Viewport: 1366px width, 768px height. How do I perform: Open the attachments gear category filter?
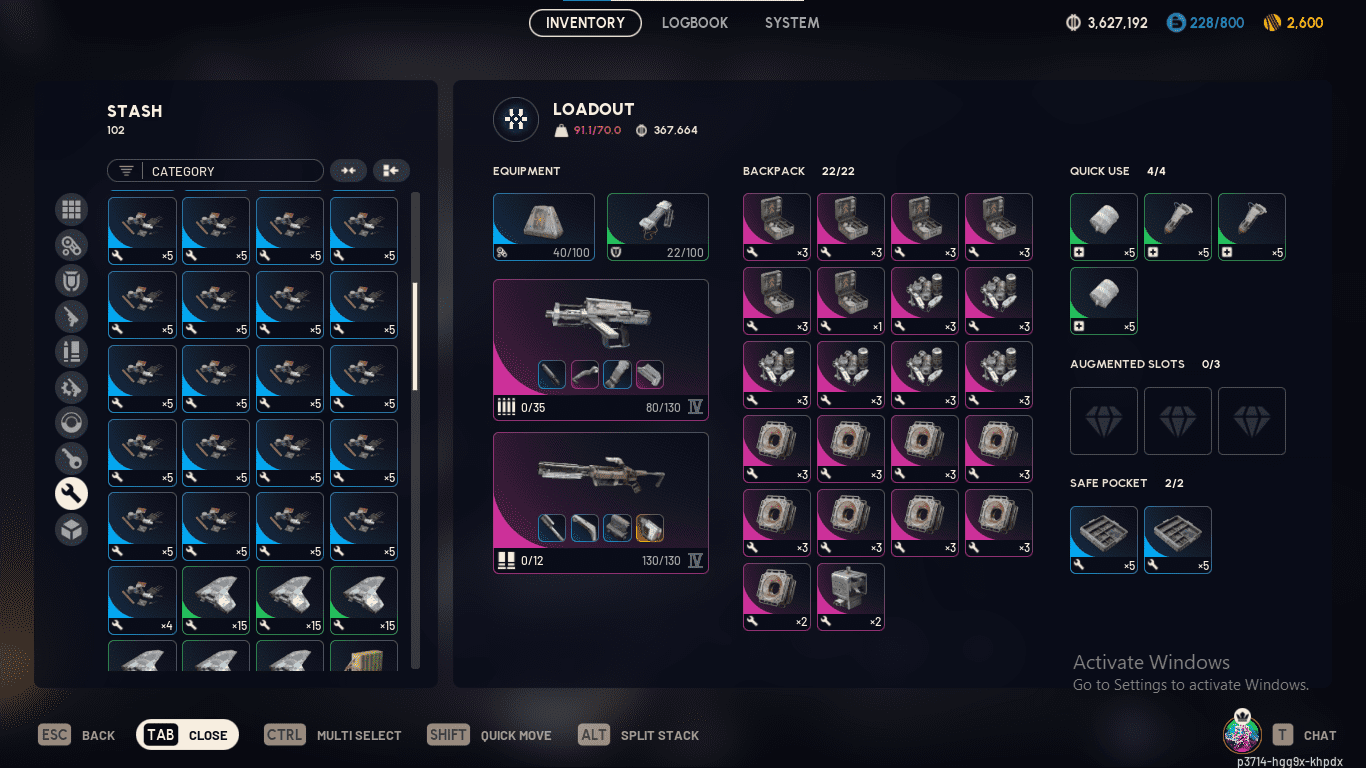[71, 388]
